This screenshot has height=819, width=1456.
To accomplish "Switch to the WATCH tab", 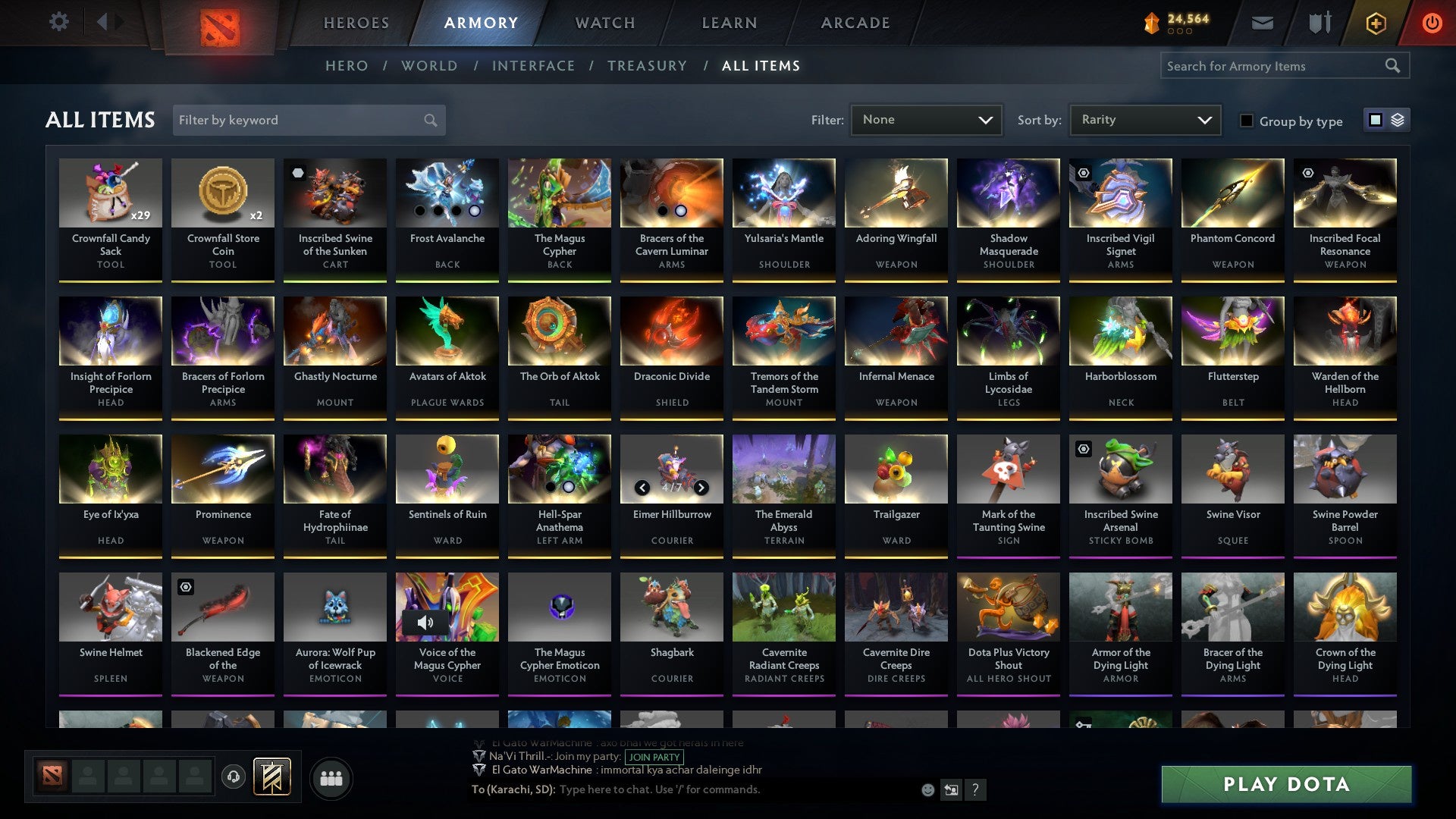I will (x=604, y=23).
